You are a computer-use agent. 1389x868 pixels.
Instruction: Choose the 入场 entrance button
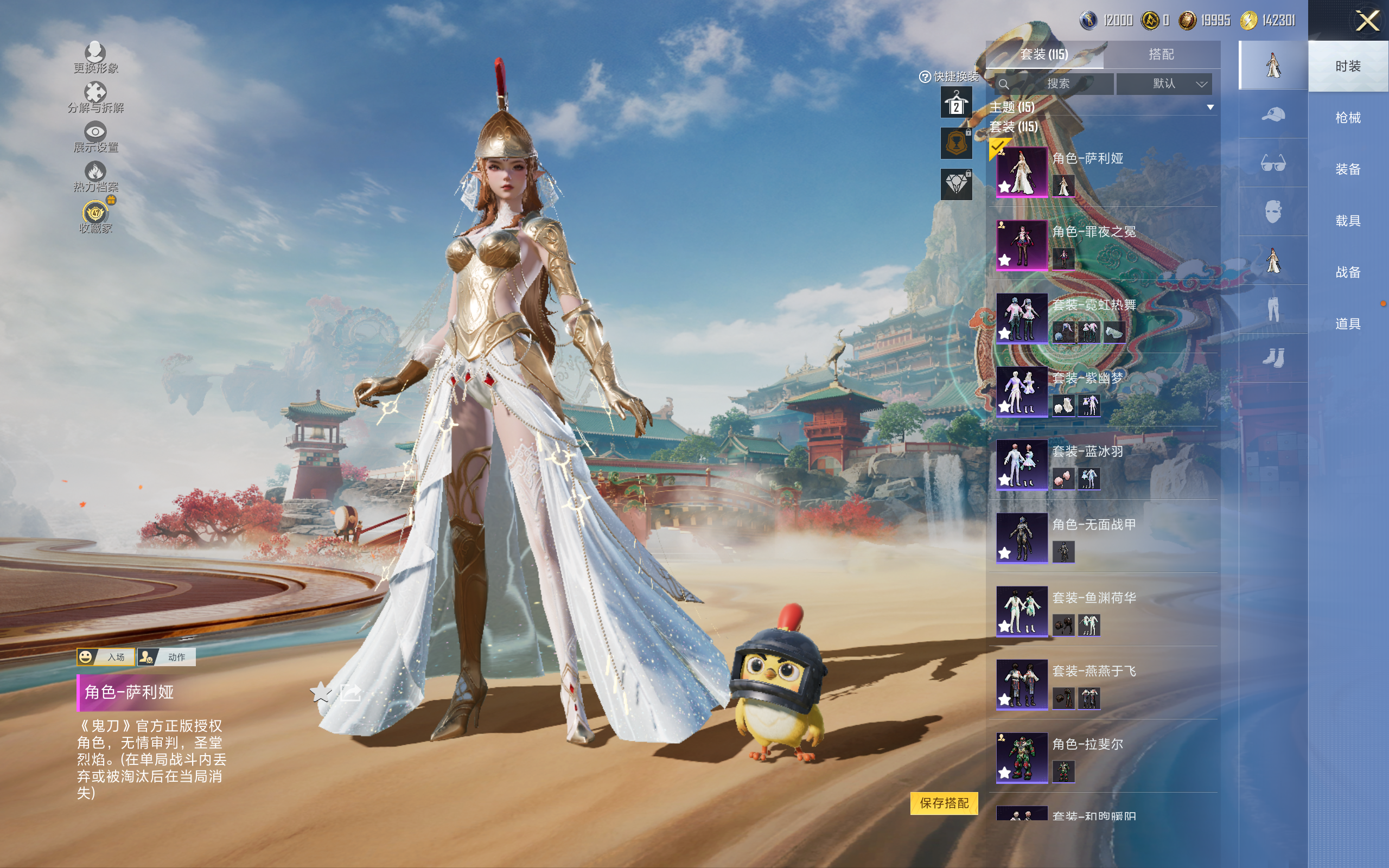tap(106, 657)
